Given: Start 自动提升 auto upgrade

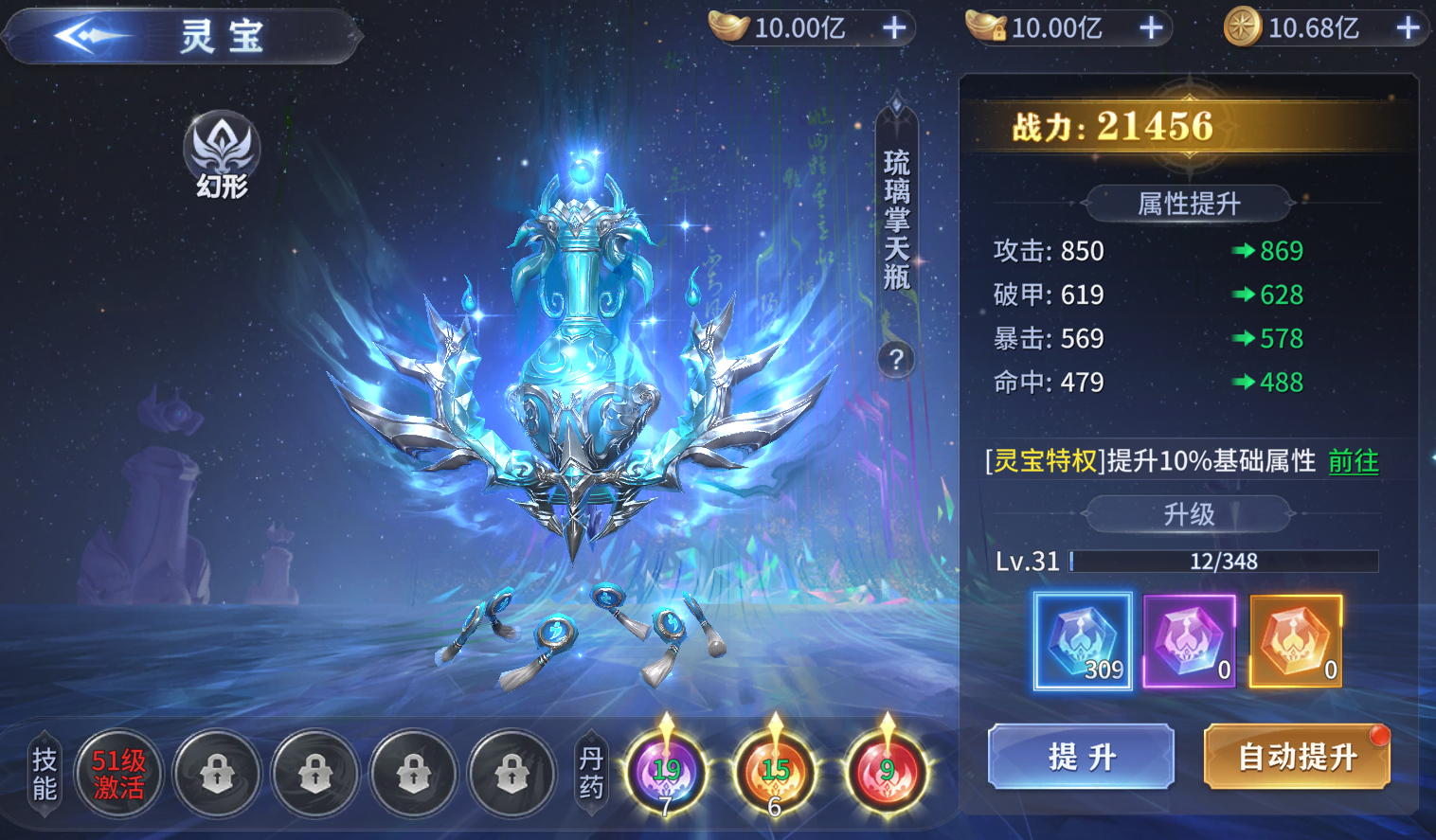Looking at the screenshot, I should [1297, 757].
